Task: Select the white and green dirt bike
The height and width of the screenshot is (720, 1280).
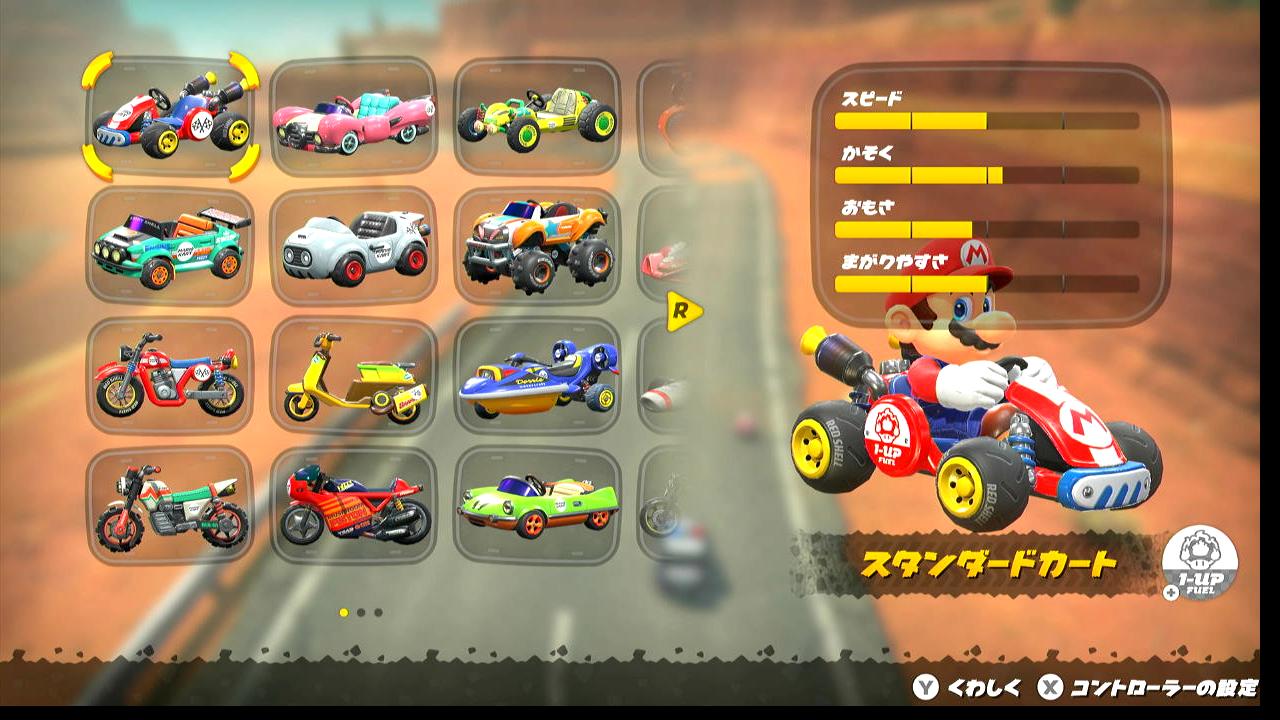Action: coord(170,505)
